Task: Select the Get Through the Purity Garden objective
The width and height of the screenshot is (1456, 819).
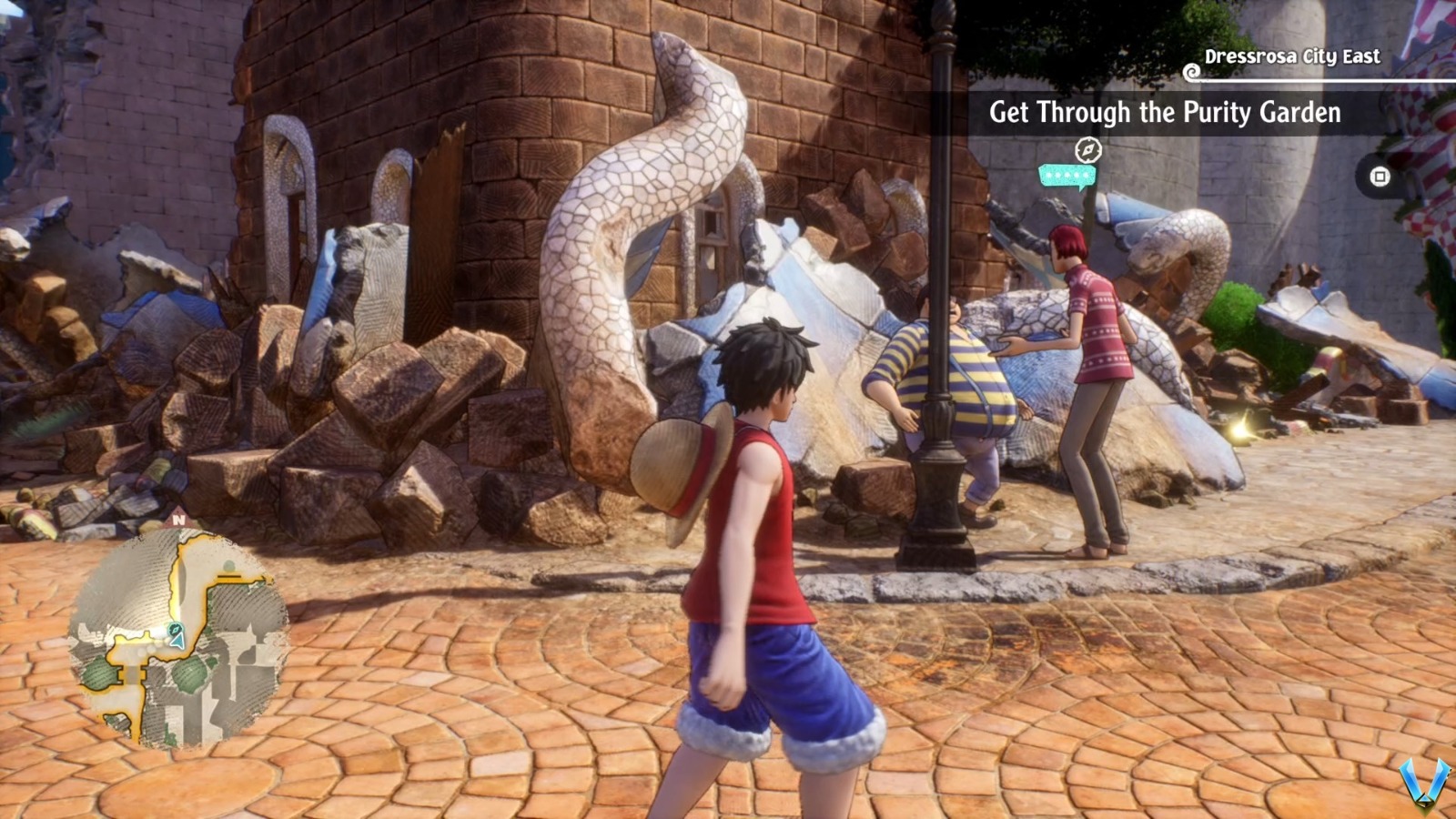Action: [1164, 113]
